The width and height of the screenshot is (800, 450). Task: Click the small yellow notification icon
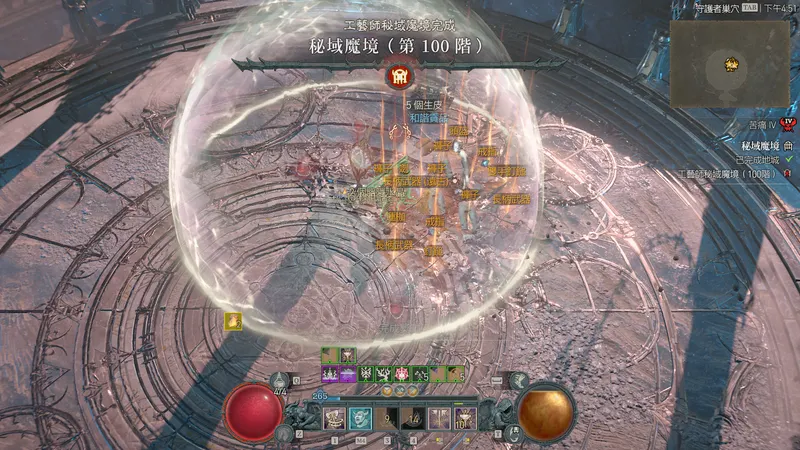coord(233,321)
